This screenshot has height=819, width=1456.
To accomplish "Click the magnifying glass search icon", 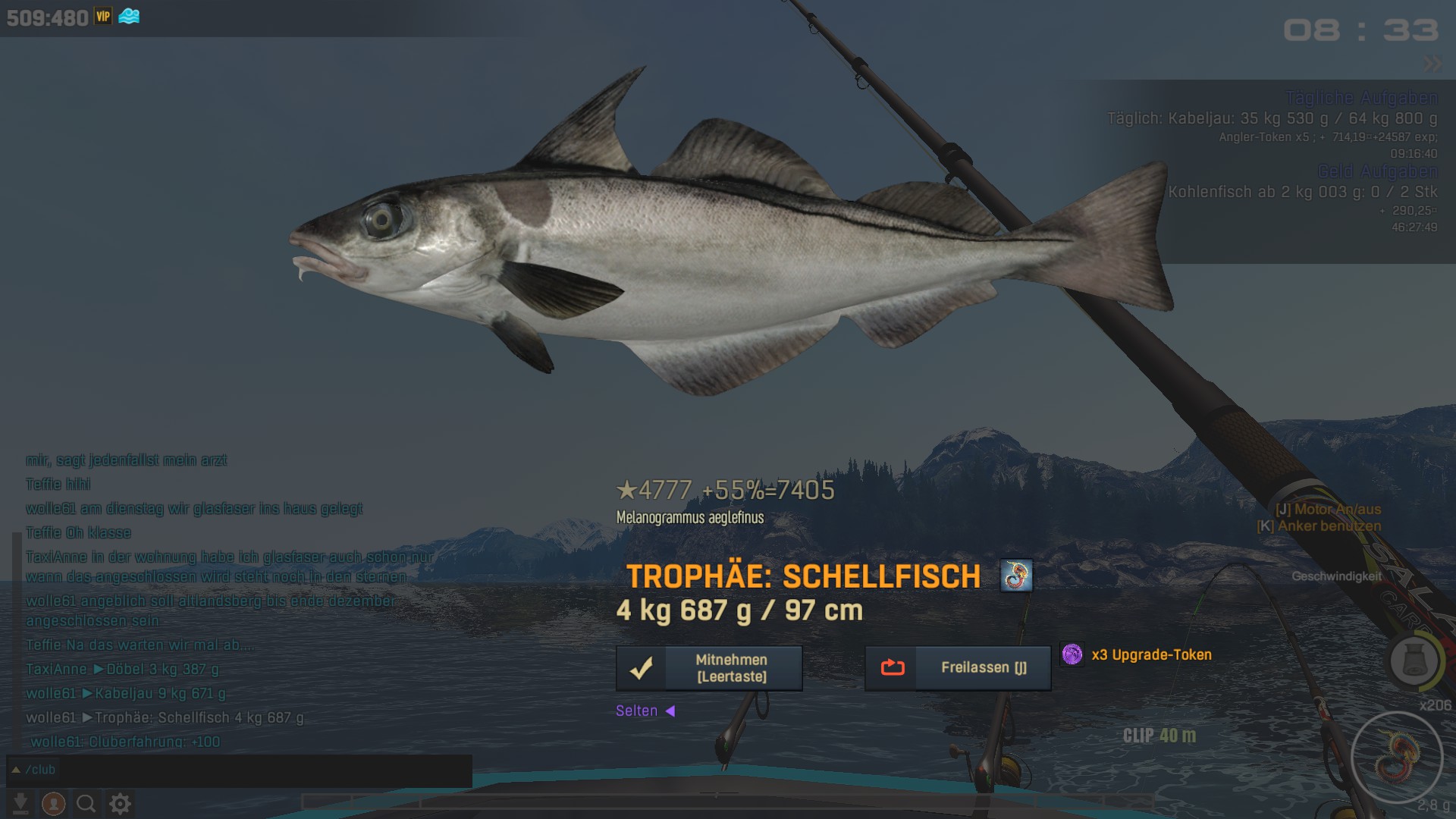I will 86,803.
